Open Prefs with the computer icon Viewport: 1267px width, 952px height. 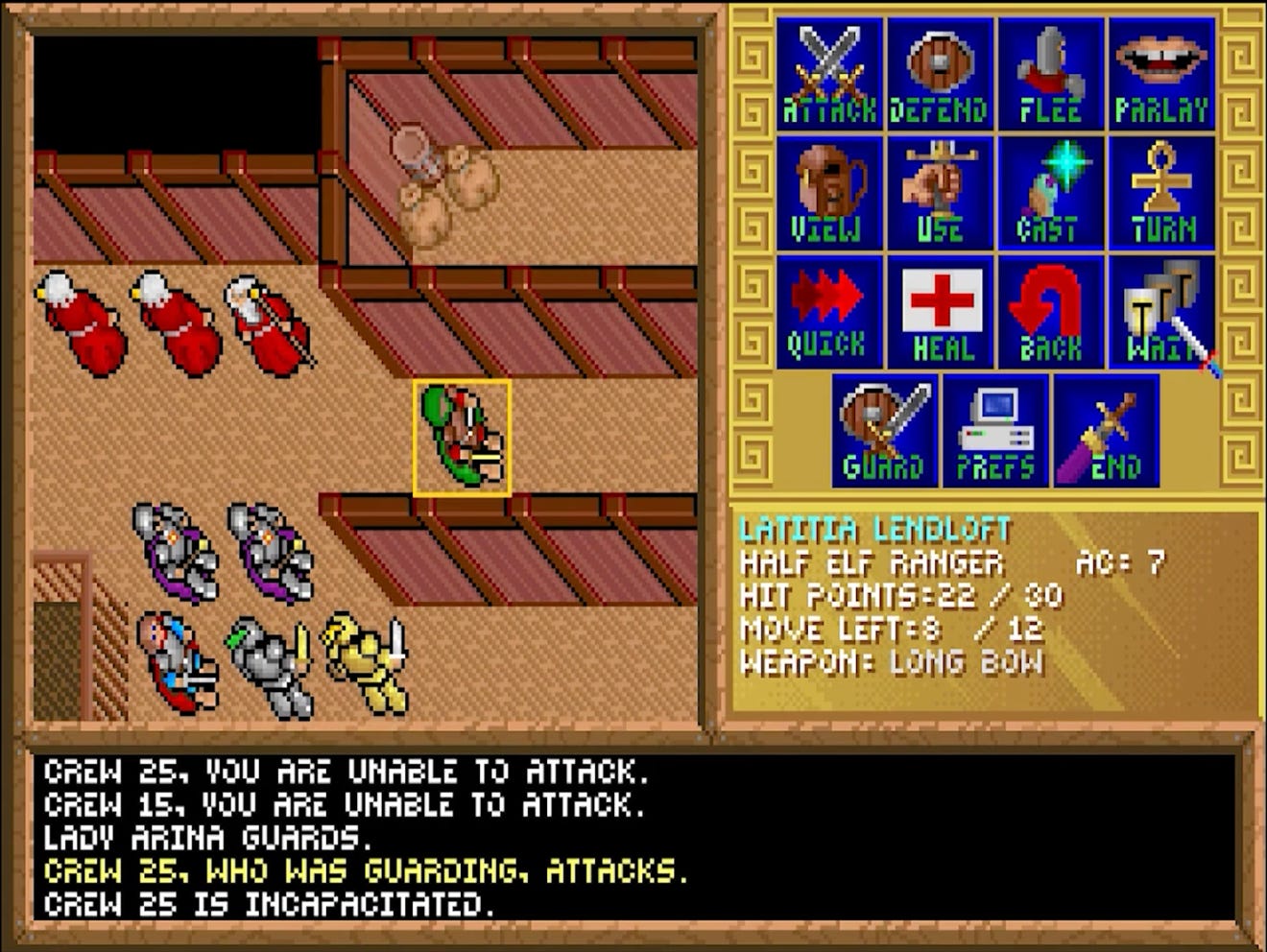995,429
